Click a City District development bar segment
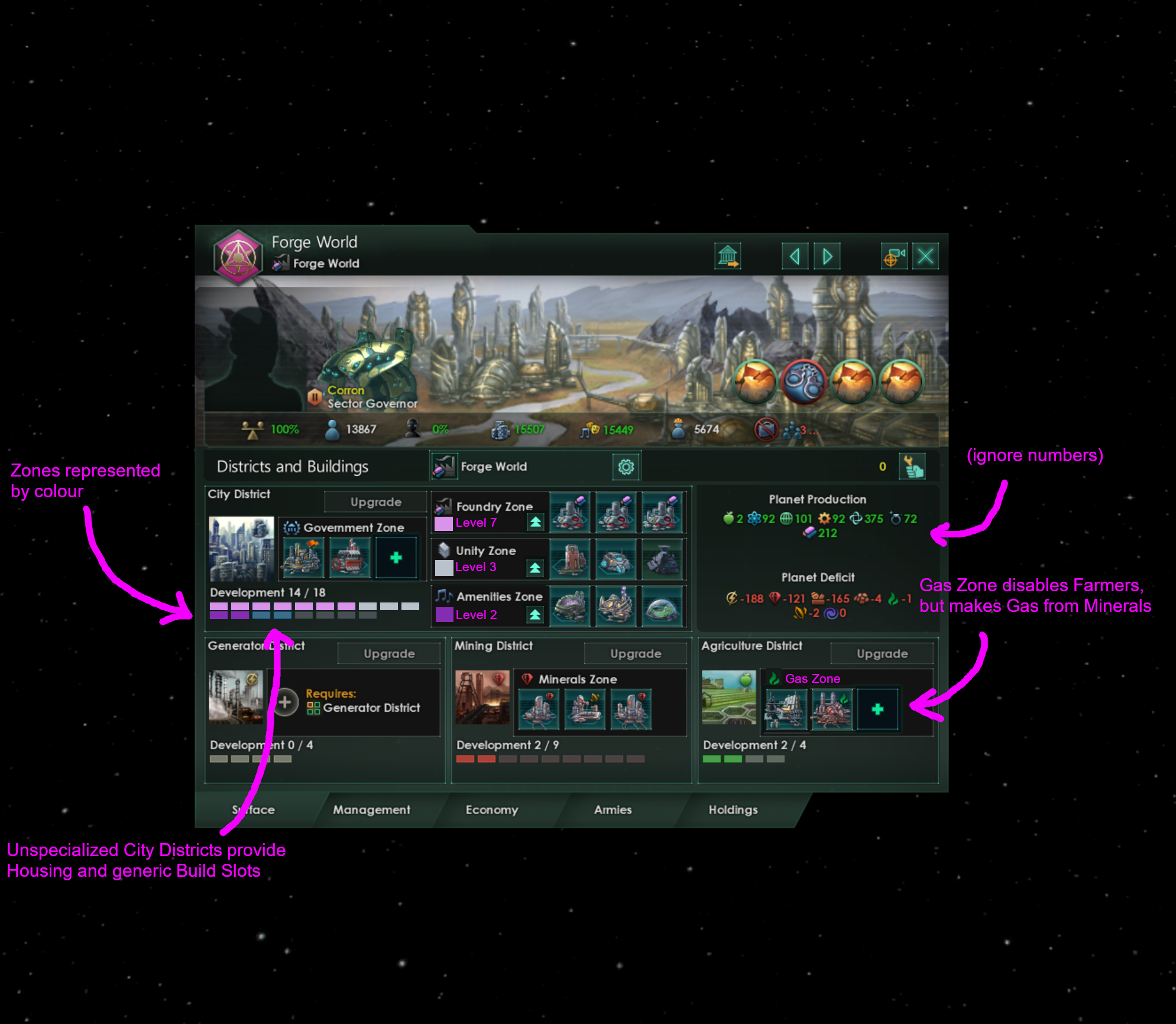 (219, 607)
